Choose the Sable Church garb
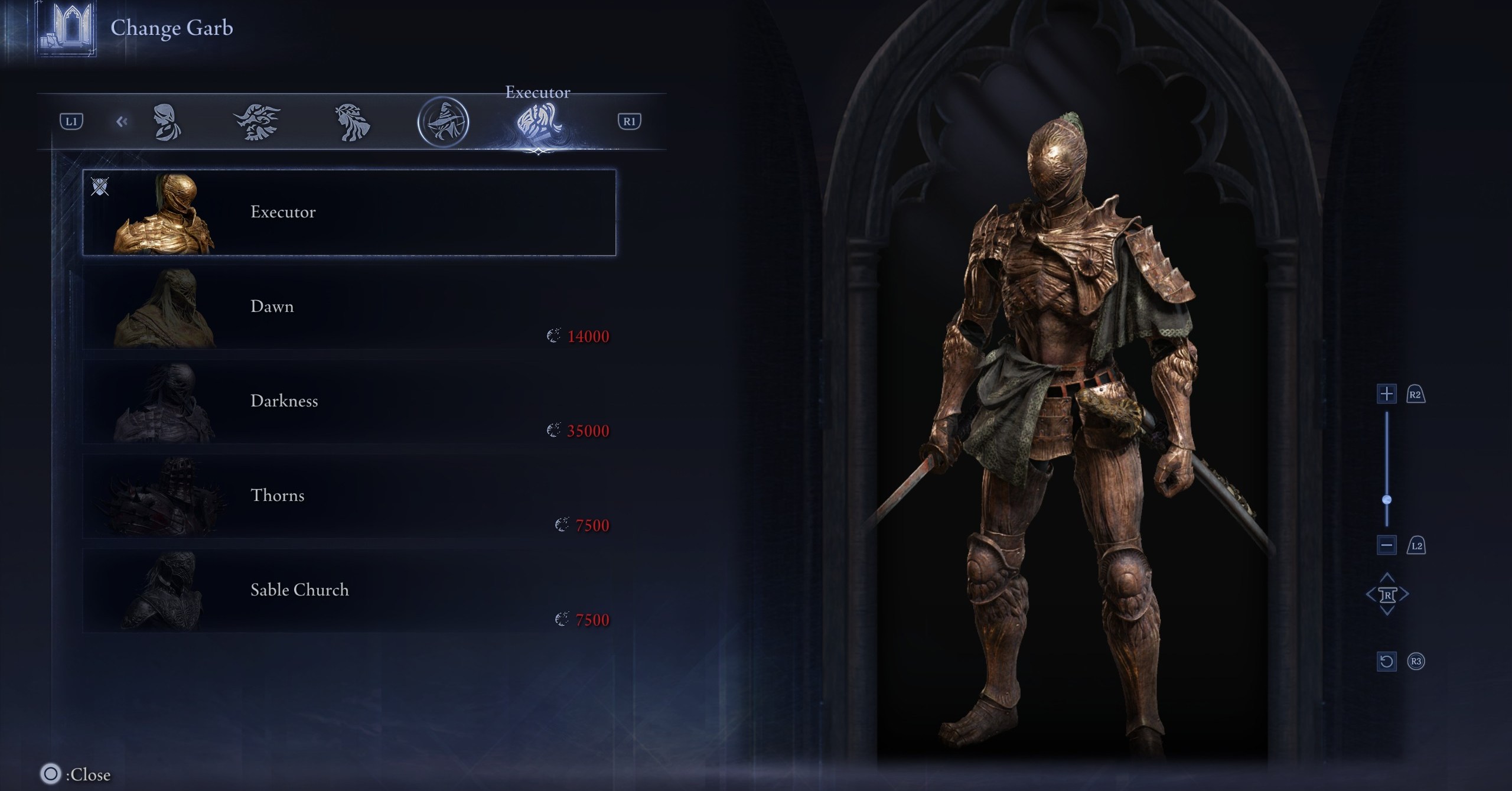The width and height of the screenshot is (1512, 791). (x=348, y=591)
